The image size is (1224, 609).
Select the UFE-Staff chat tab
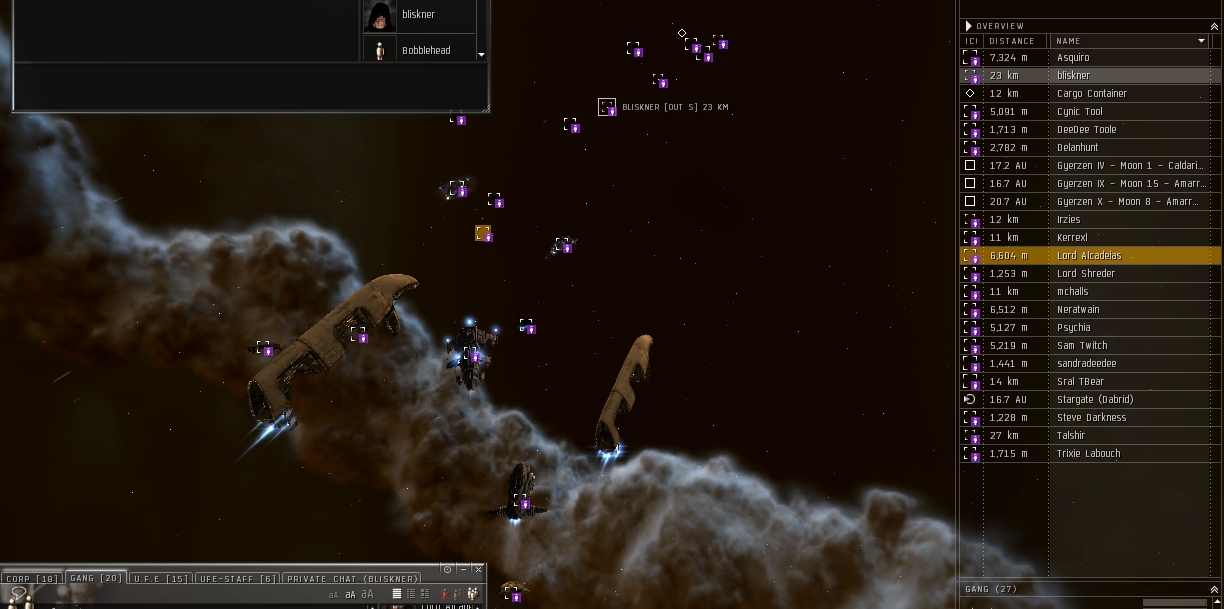click(237, 579)
